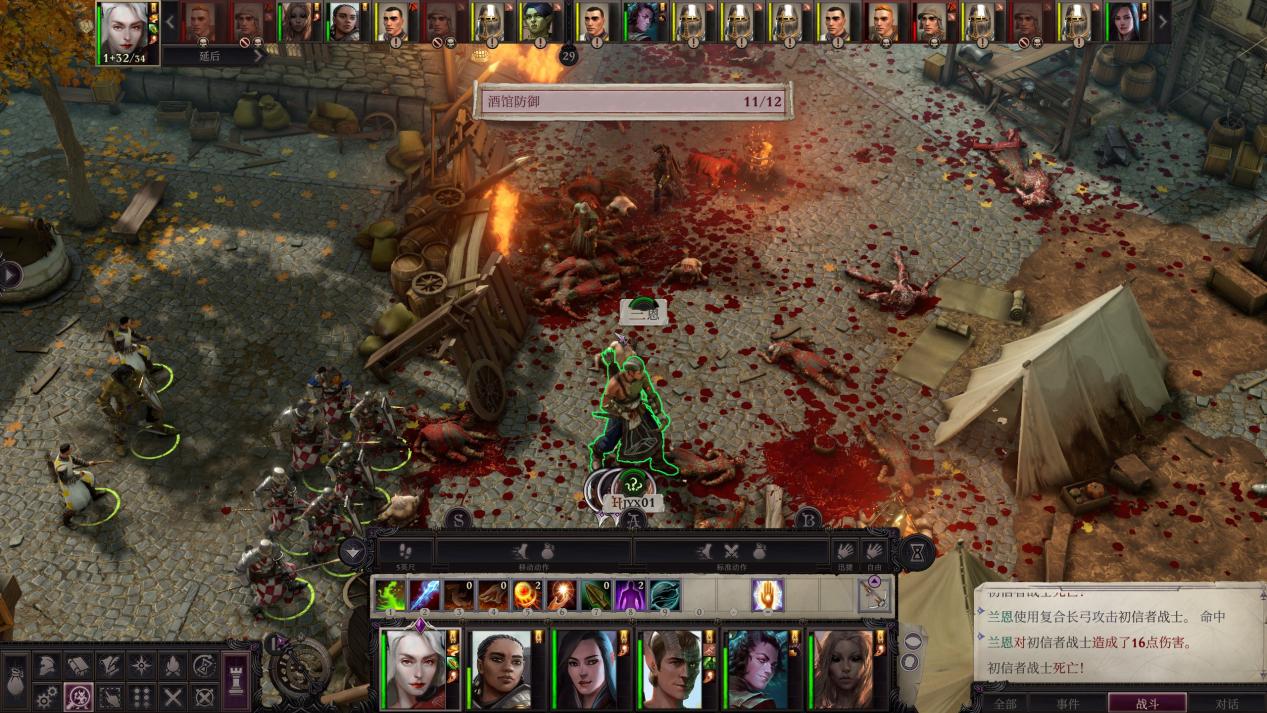Select the green orc in initiative tracker

point(537,22)
